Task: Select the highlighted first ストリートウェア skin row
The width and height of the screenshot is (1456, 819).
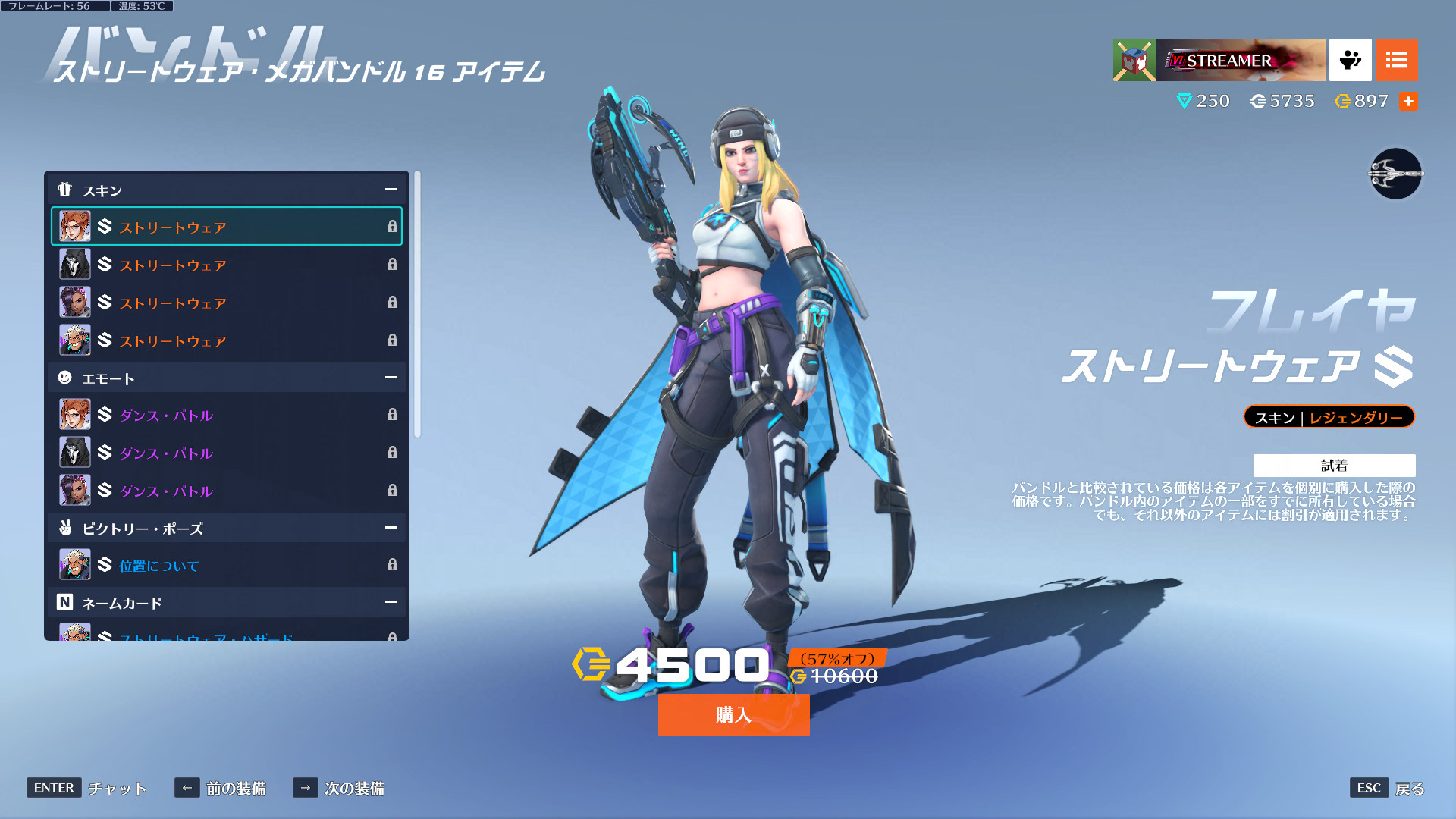Action: click(226, 227)
